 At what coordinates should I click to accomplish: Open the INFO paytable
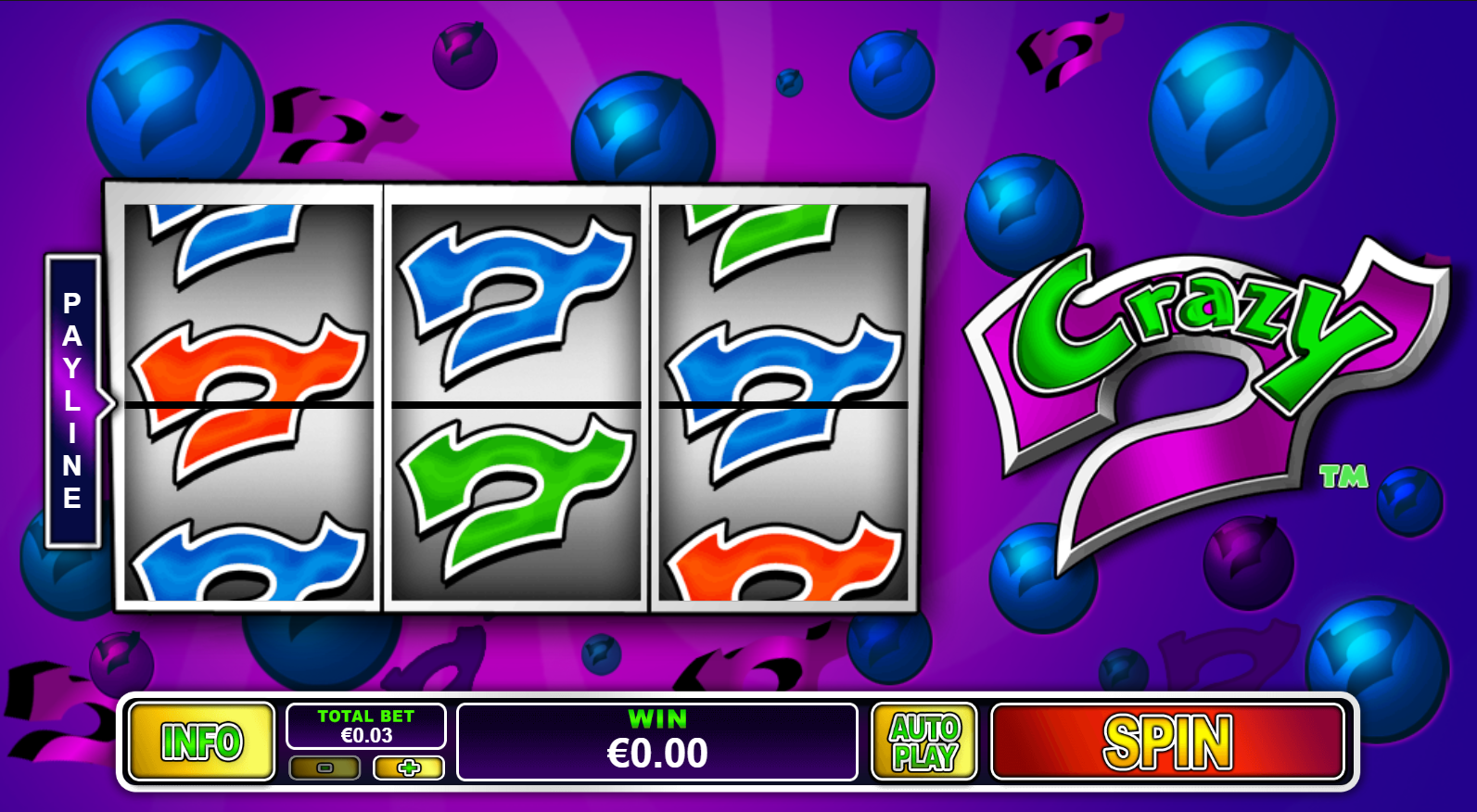[x=202, y=742]
